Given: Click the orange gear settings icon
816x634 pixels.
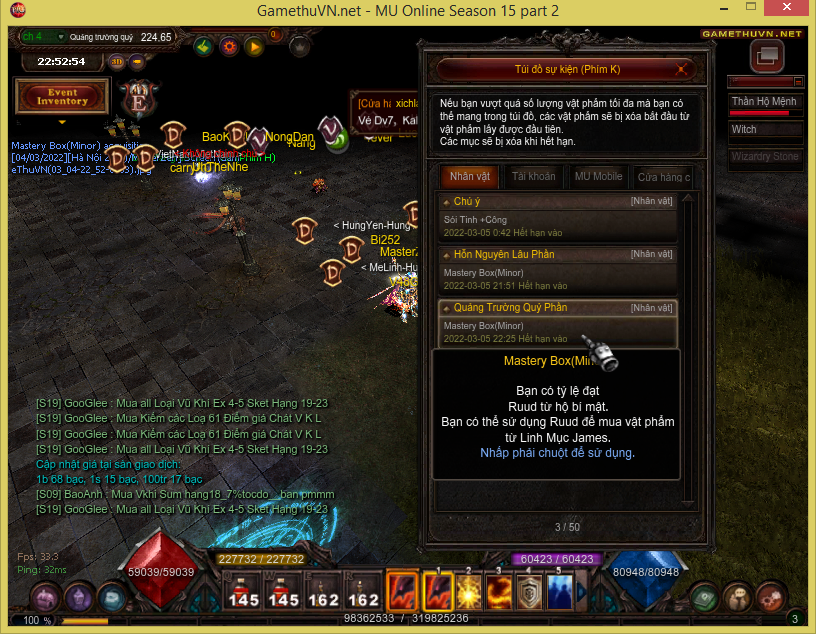Looking at the screenshot, I should click(229, 46).
